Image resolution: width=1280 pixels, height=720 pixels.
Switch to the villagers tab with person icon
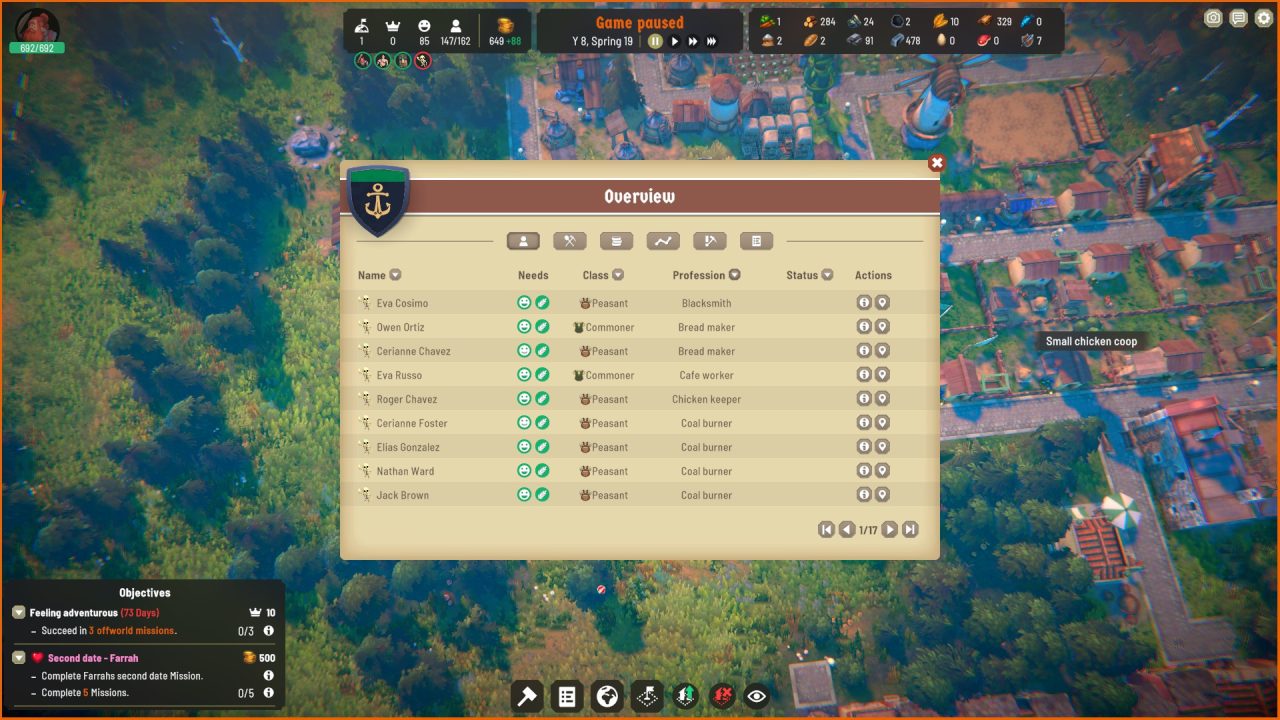523,241
